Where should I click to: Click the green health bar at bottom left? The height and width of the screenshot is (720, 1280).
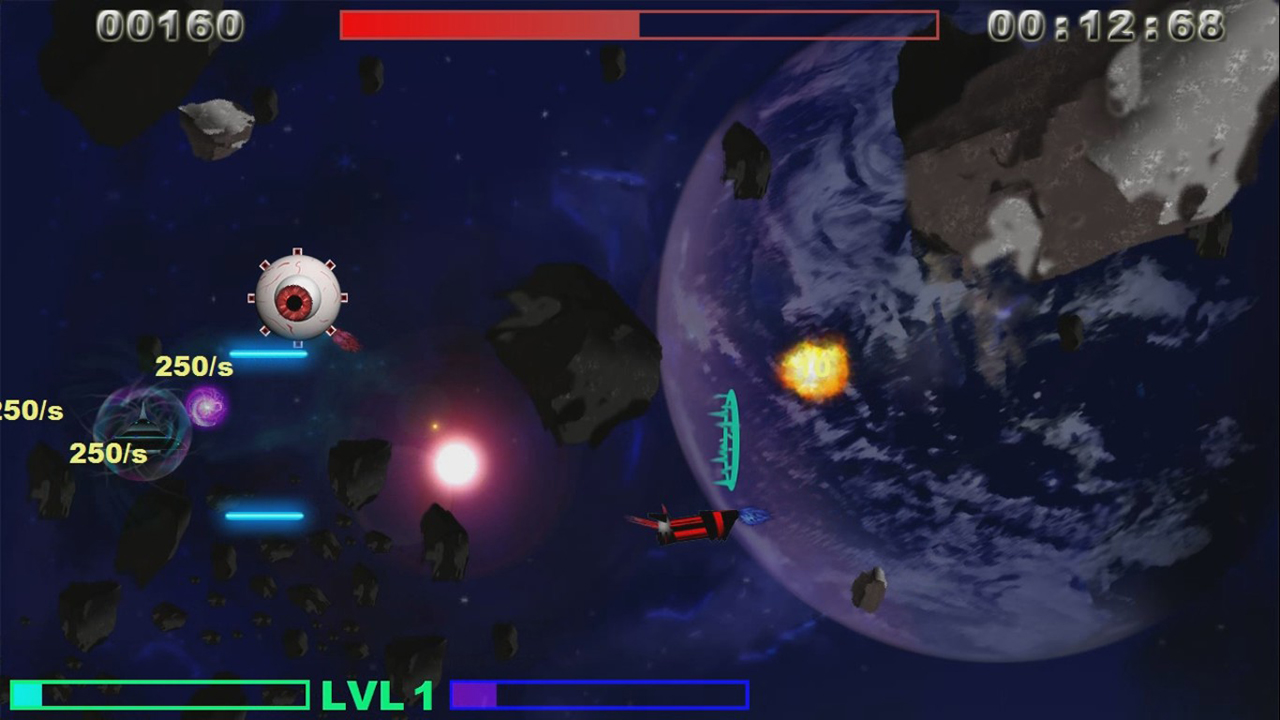click(160, 694)
